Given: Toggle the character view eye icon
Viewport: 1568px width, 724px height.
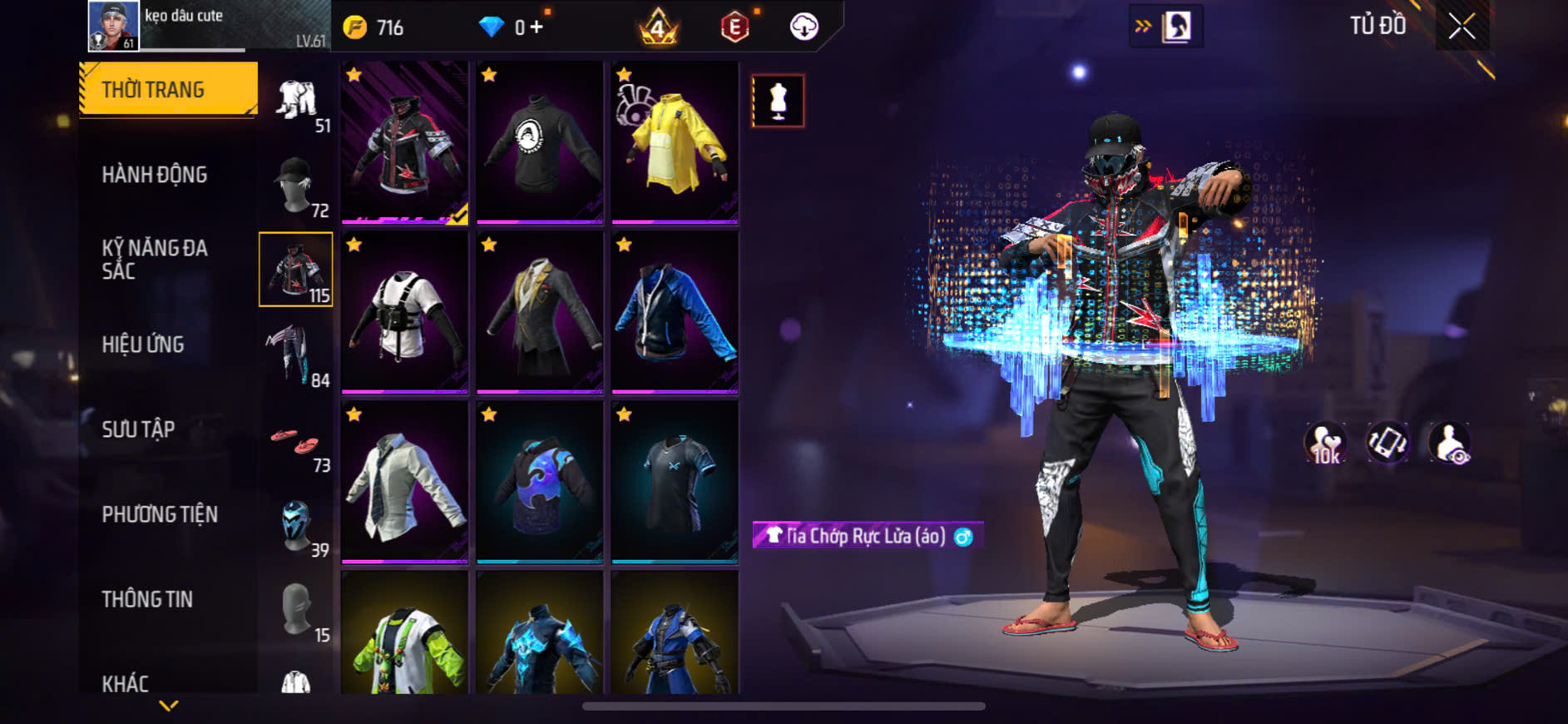Looking at the screenshot, I should [x=1449, y=443].
